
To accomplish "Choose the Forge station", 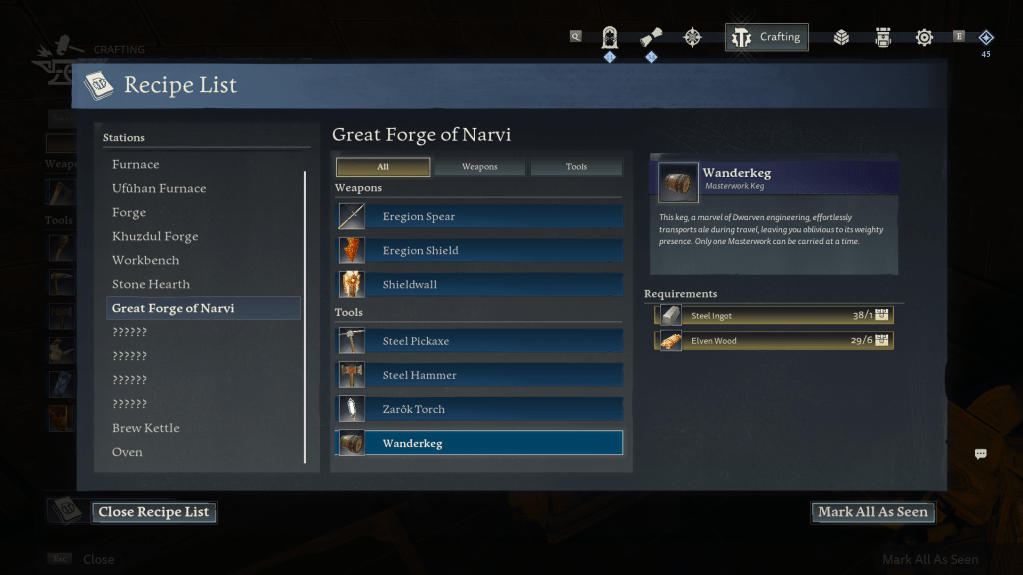I will [129, 212].
